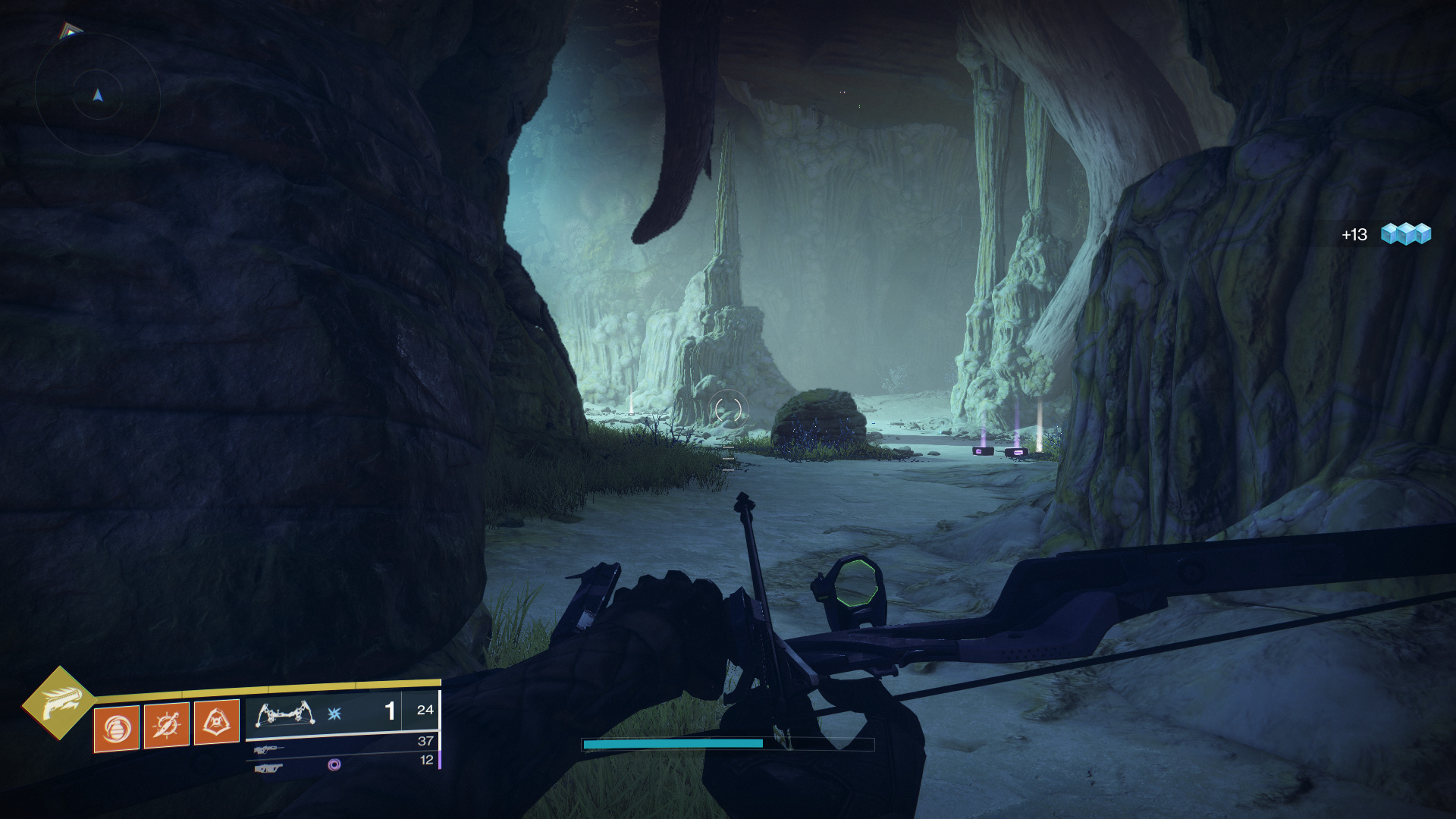Activate the Golden Gun super diamond icon

click(59, 703)
